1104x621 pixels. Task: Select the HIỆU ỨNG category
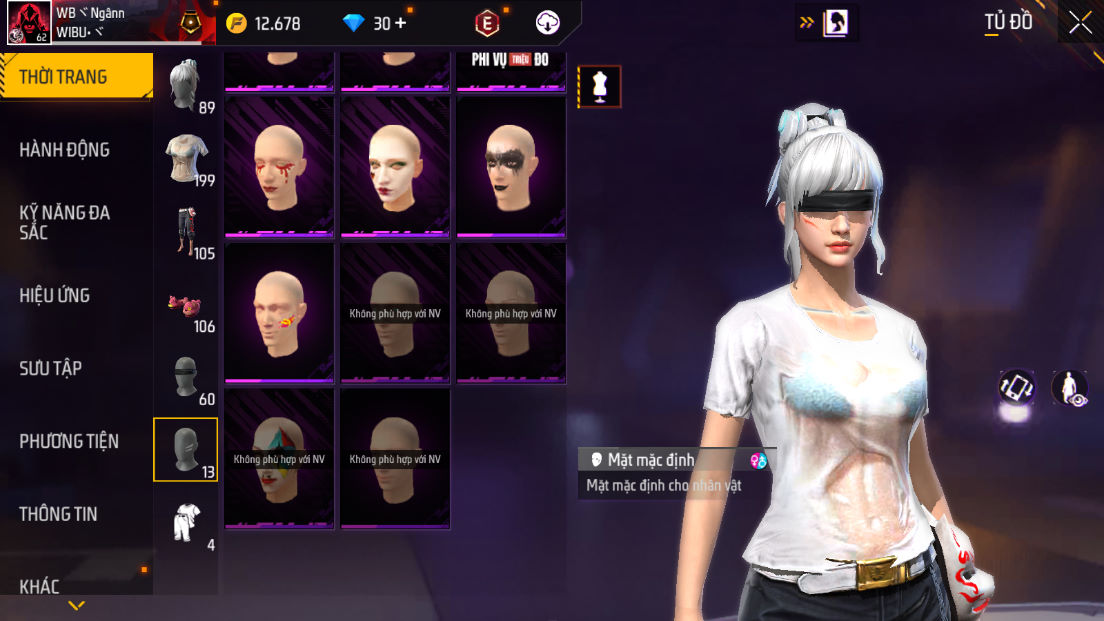[x=55, y=295]
